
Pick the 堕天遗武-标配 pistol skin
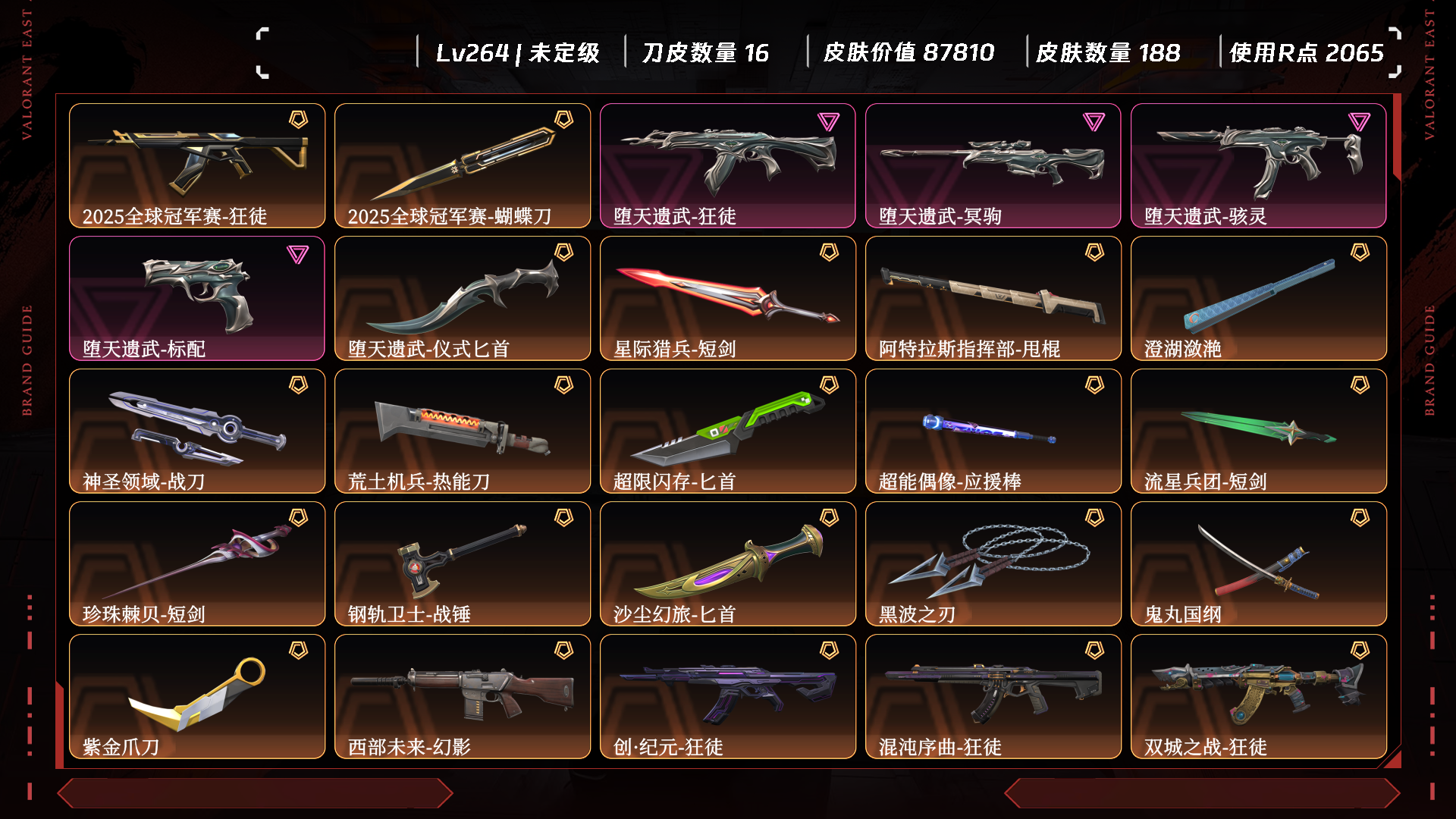(197, 298)
